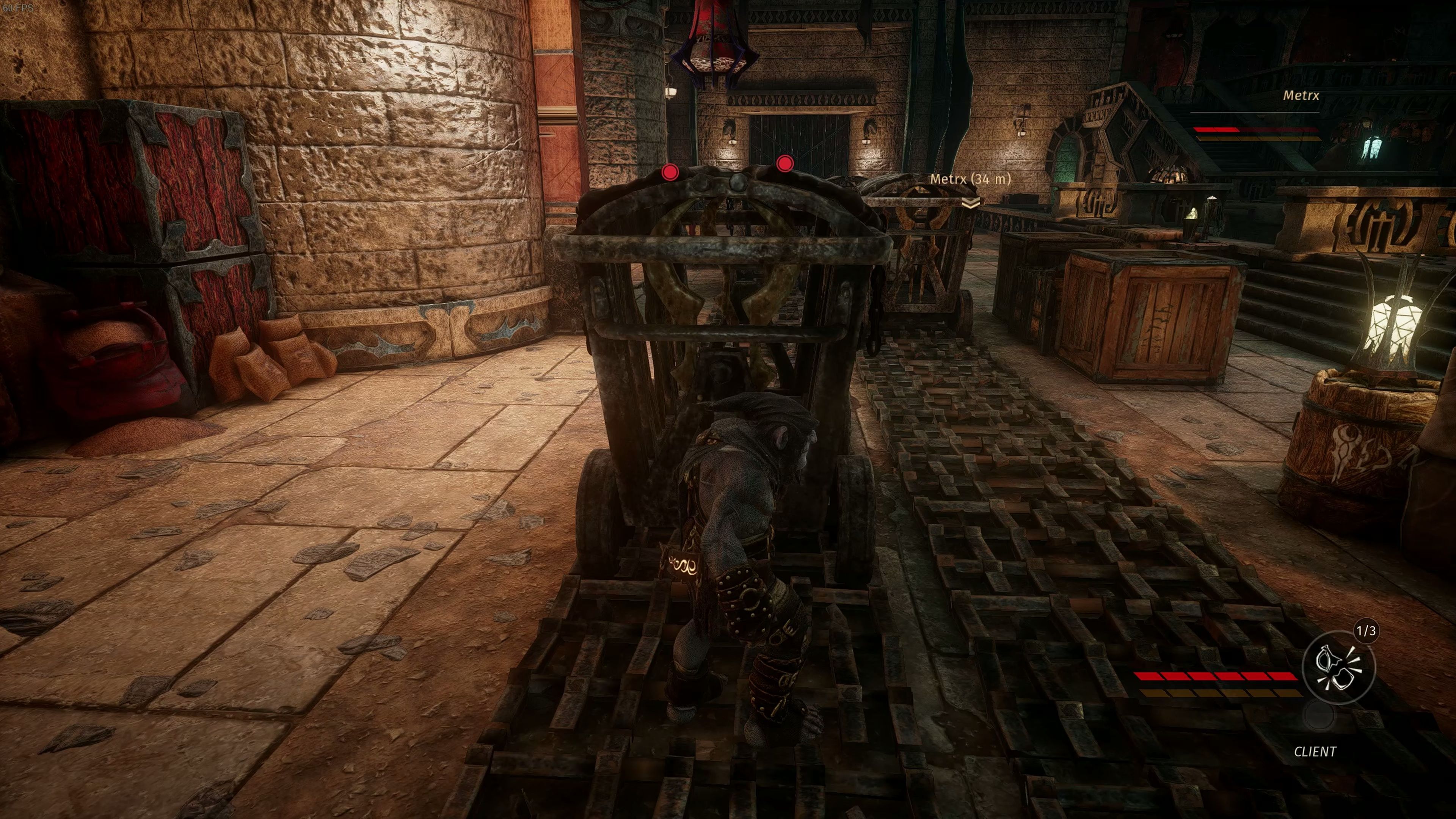Click the Metrx (34 m) waypoint marker
Image resolution: width=1456 pixels, height=819 pixels.
click(971, 202)
